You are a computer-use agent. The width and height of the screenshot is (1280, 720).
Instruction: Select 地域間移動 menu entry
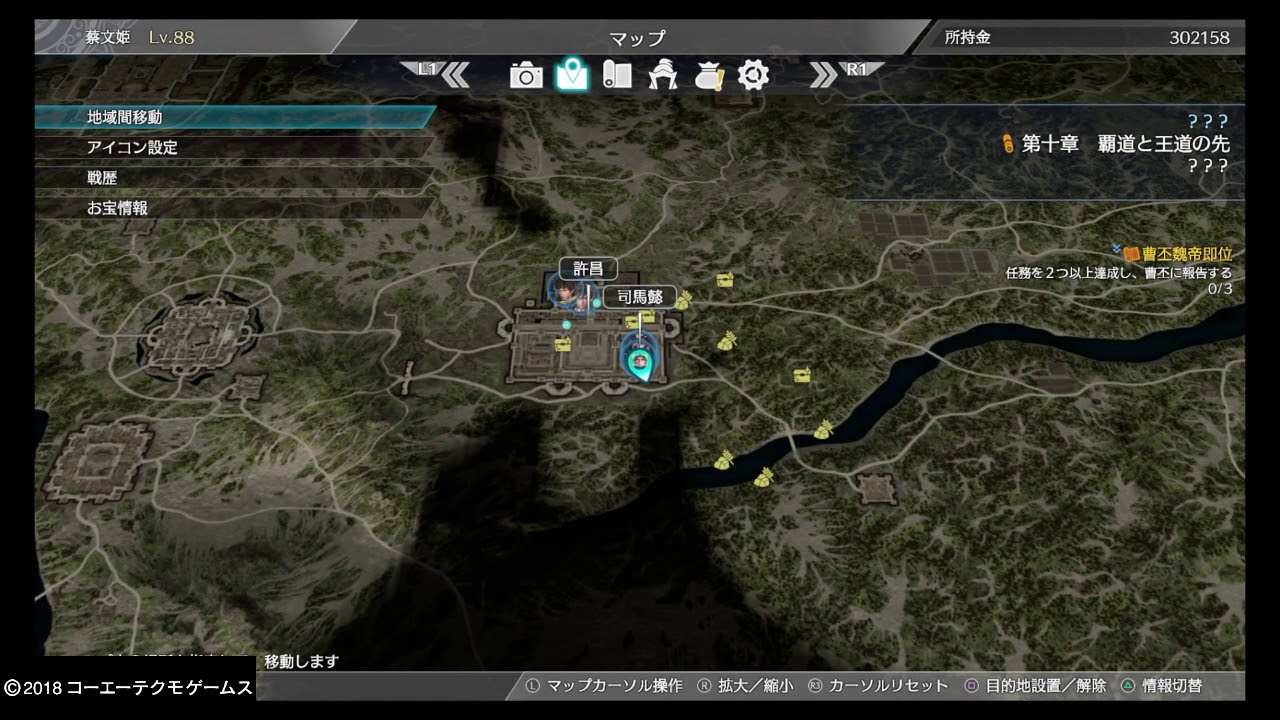125,117
